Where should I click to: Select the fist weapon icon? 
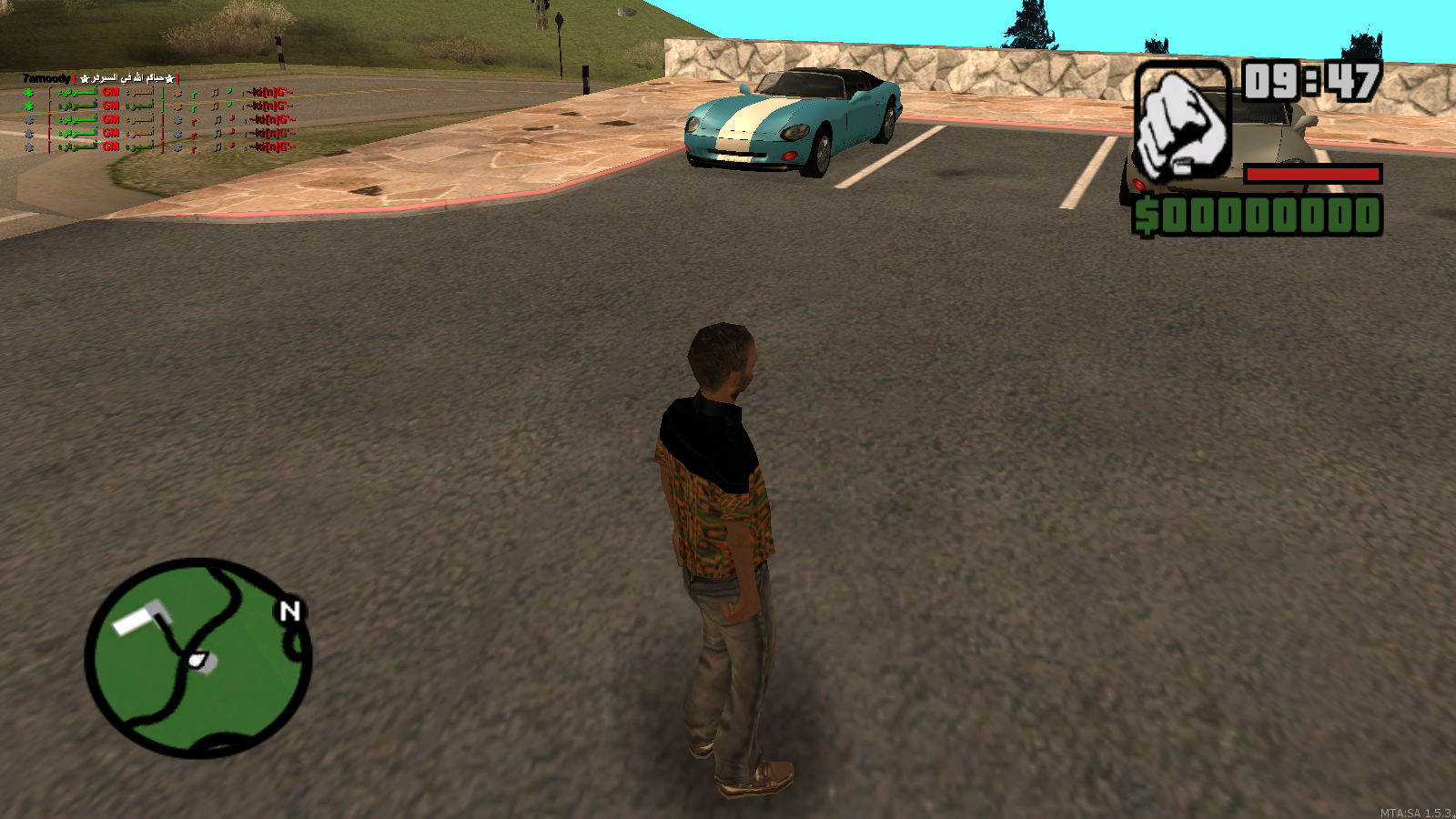(x=1182, y=121)
